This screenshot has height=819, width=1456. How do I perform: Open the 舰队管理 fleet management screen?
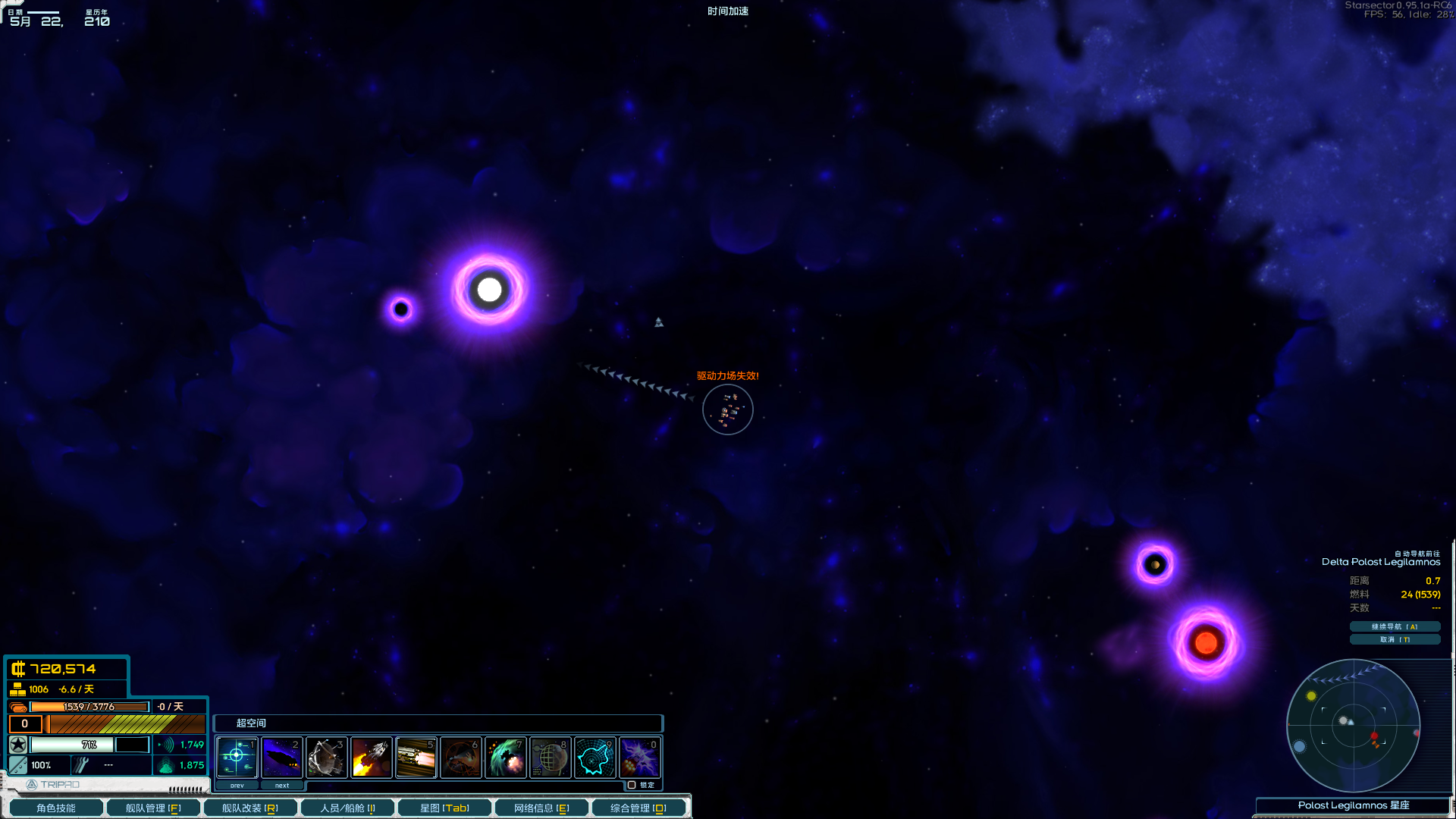[x=153, y=808]
